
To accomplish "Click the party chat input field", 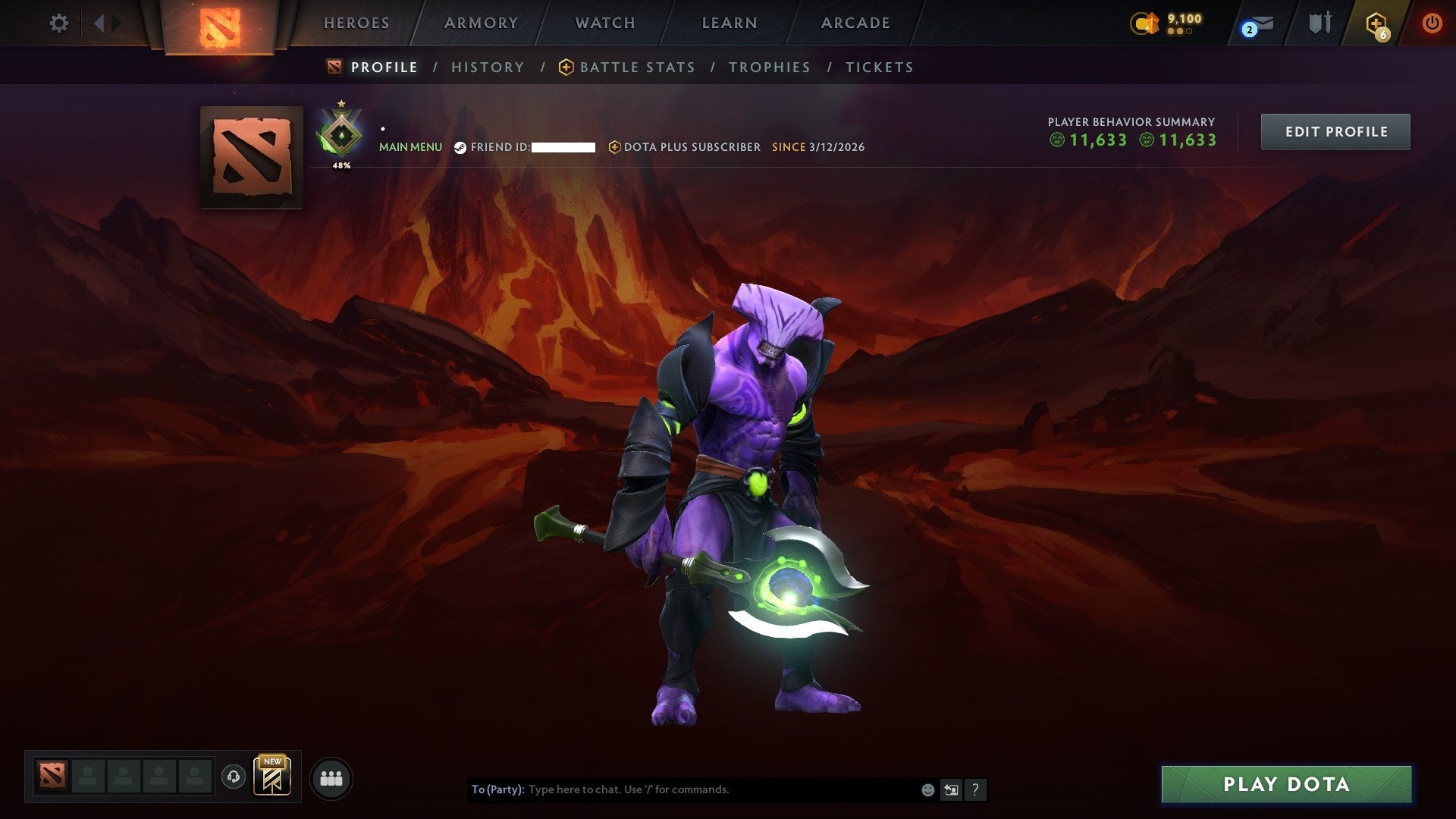I will pyautogui.click(x=682, y=789).
